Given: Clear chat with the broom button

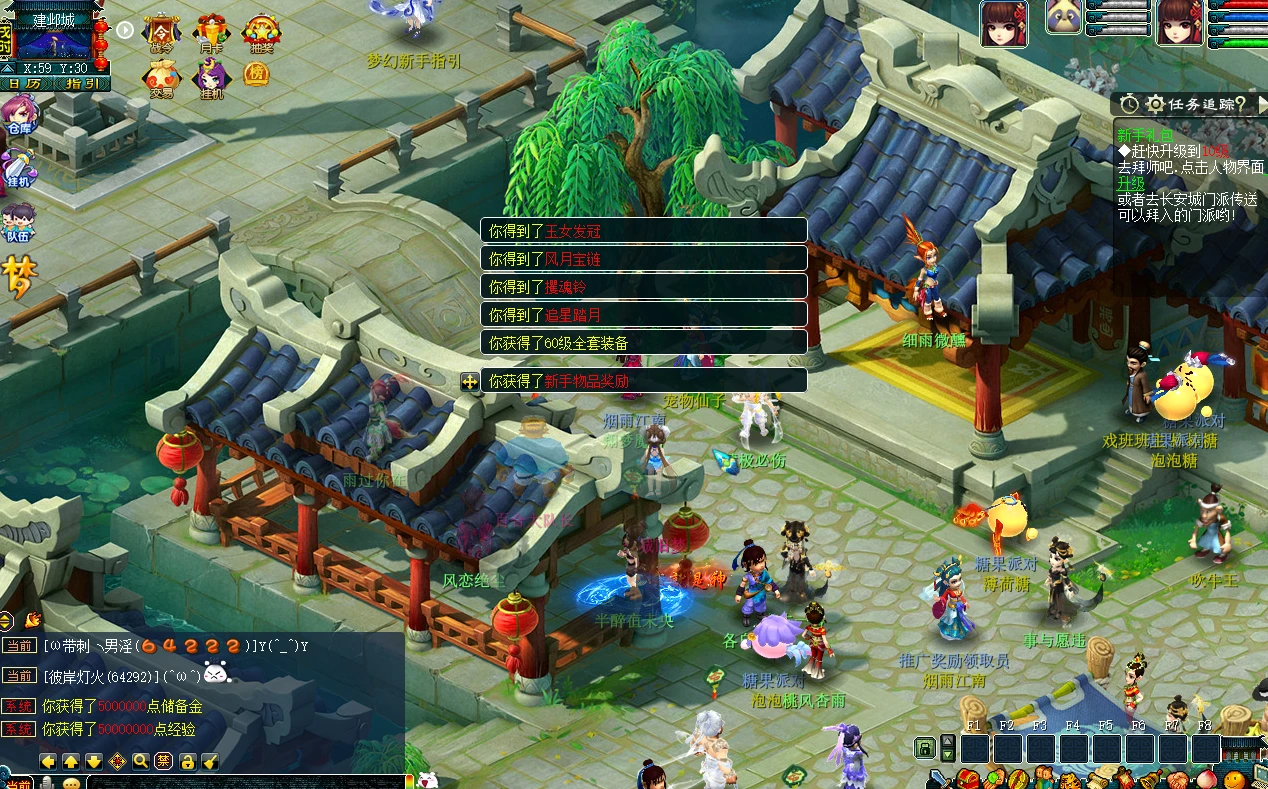Looking at the screenshot, I should (x=210, y=761).
